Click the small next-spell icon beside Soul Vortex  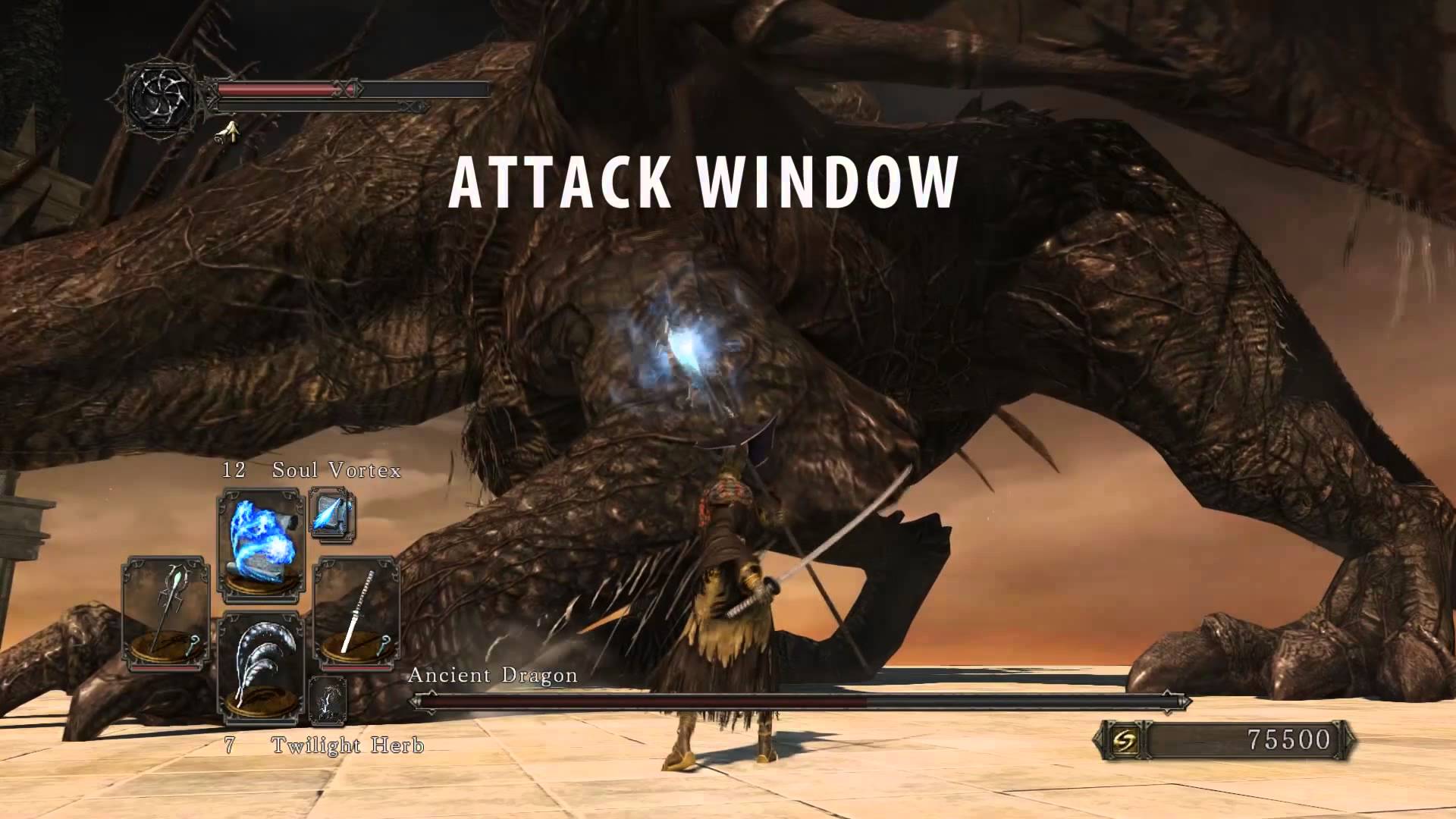(331, 515)
